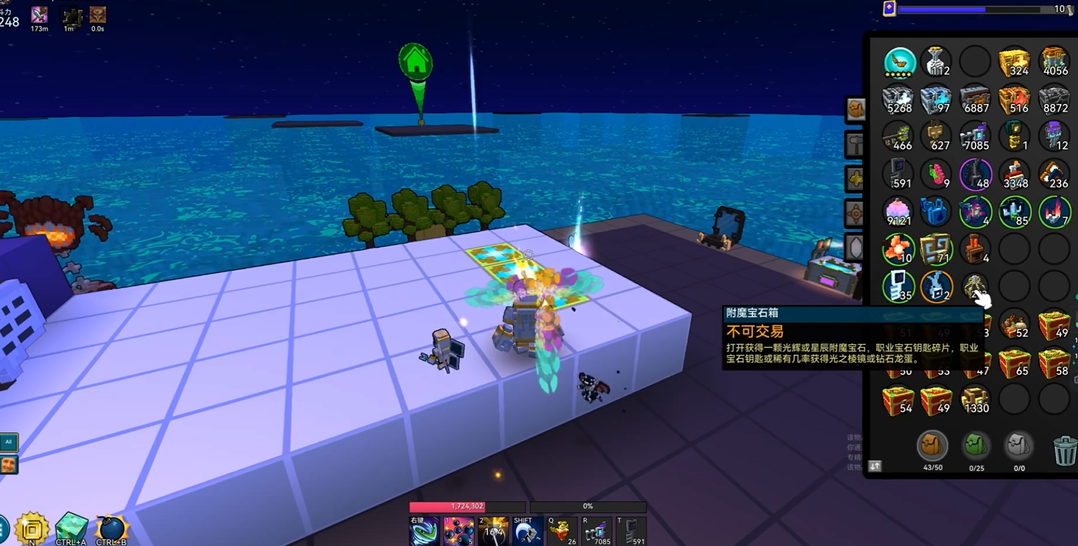This screenshot has height=546, width=1078.
Task: Click the sword buff icon showing 173m
Action: [40, 15]
